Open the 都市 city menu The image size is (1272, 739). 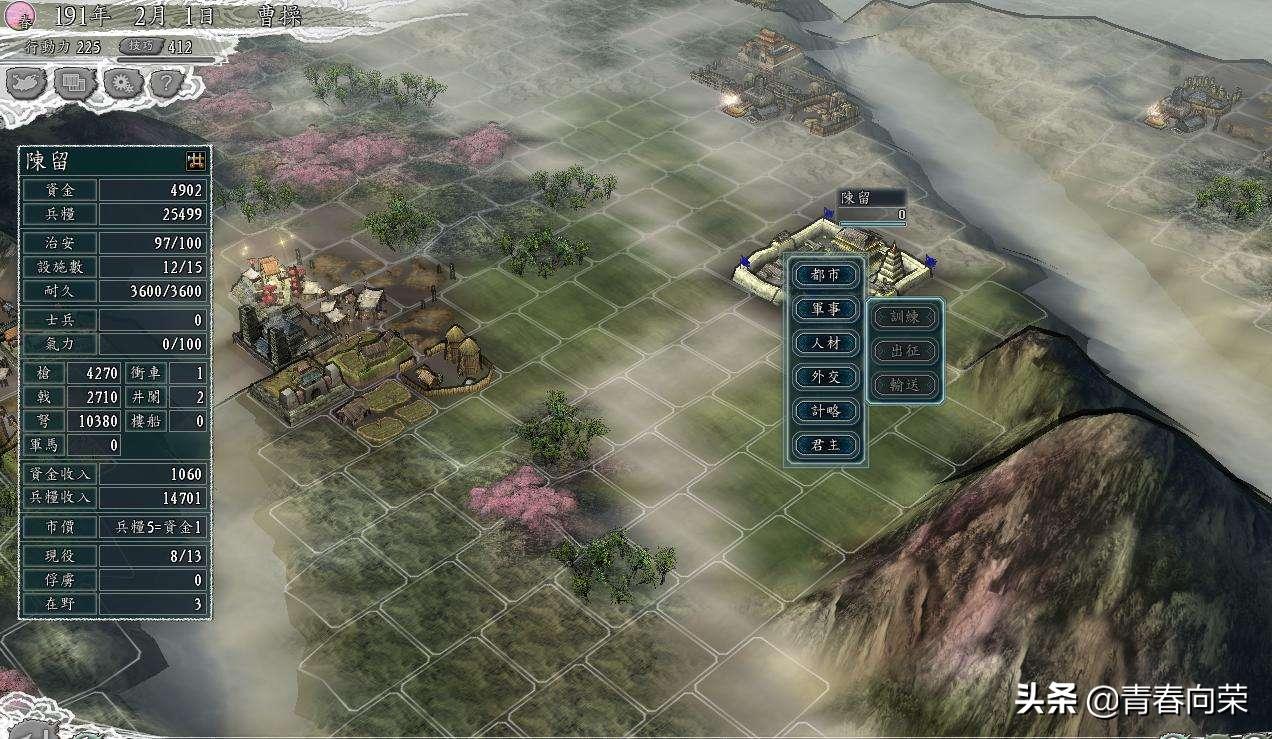(826, 274)
